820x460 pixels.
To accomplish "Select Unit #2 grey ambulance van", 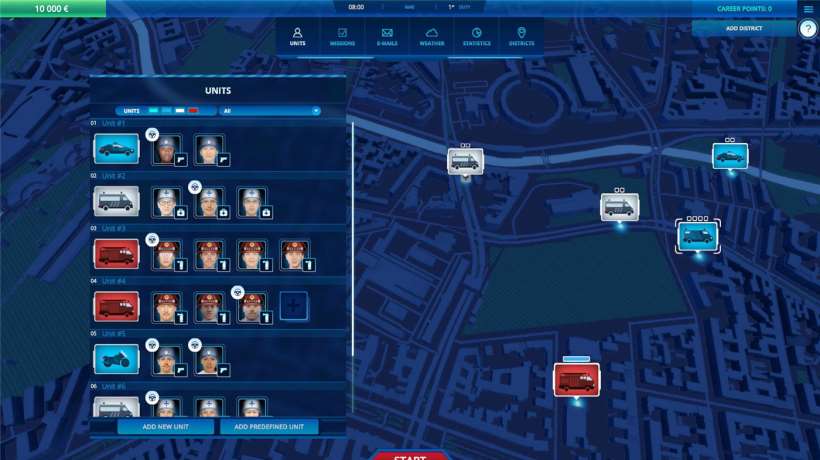I will [116, 201].
